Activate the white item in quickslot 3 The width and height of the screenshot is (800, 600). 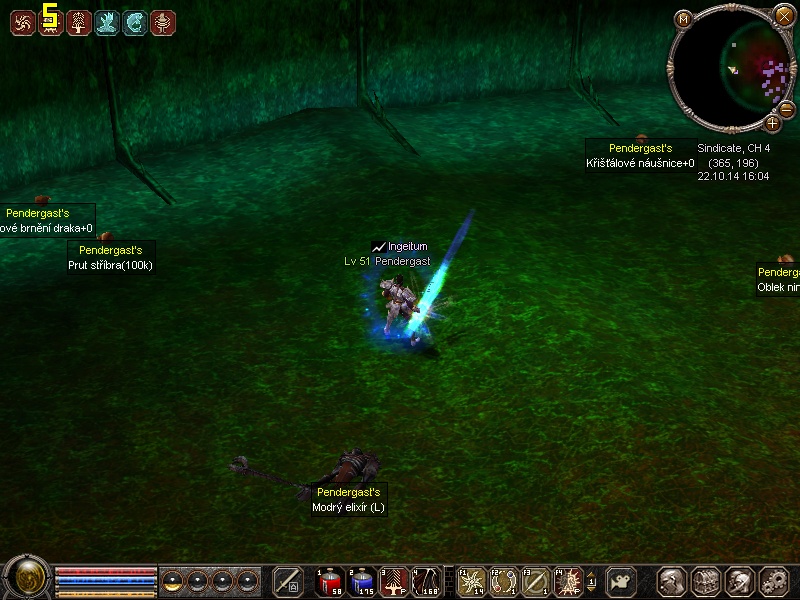click(394, 581)
